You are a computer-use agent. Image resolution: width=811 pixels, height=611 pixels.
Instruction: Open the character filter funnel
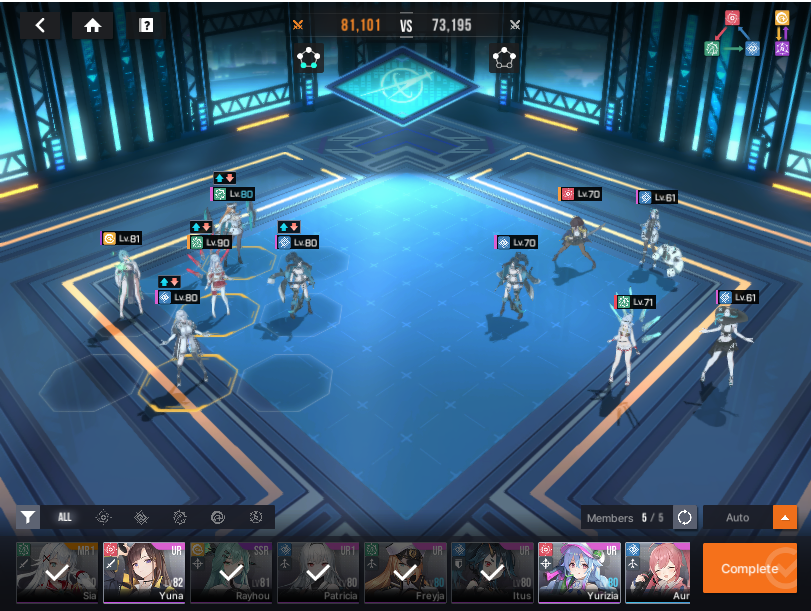tap(28, 517)
